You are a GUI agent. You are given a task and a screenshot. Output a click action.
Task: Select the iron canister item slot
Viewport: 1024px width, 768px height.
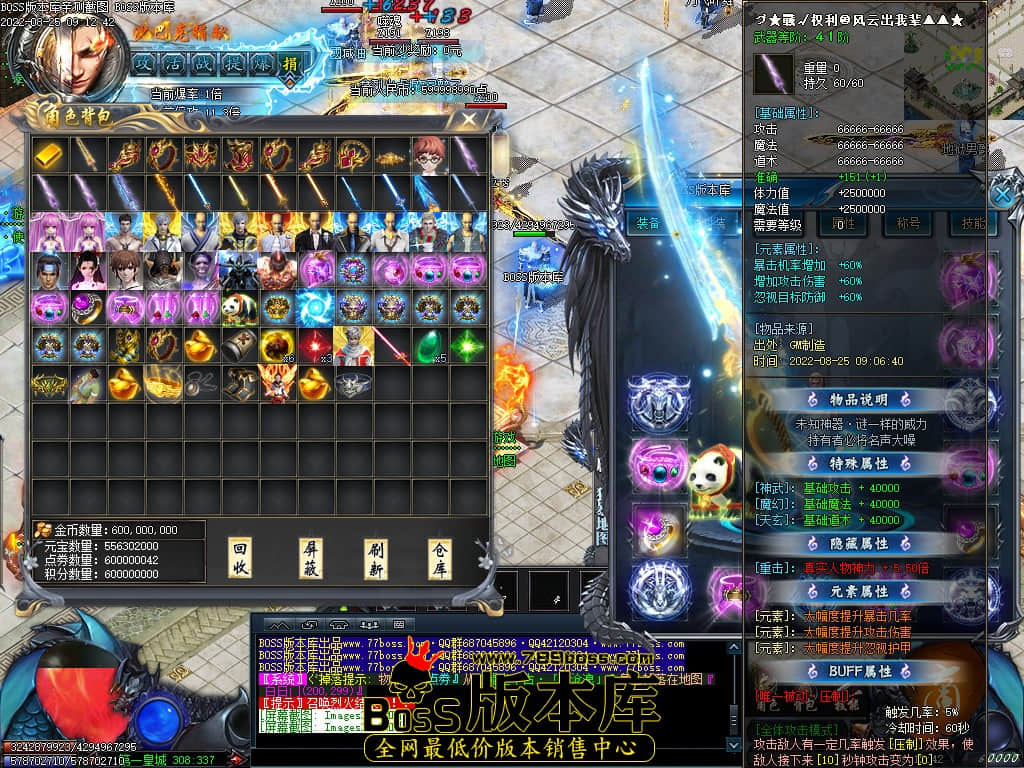[x=240, y=346]
